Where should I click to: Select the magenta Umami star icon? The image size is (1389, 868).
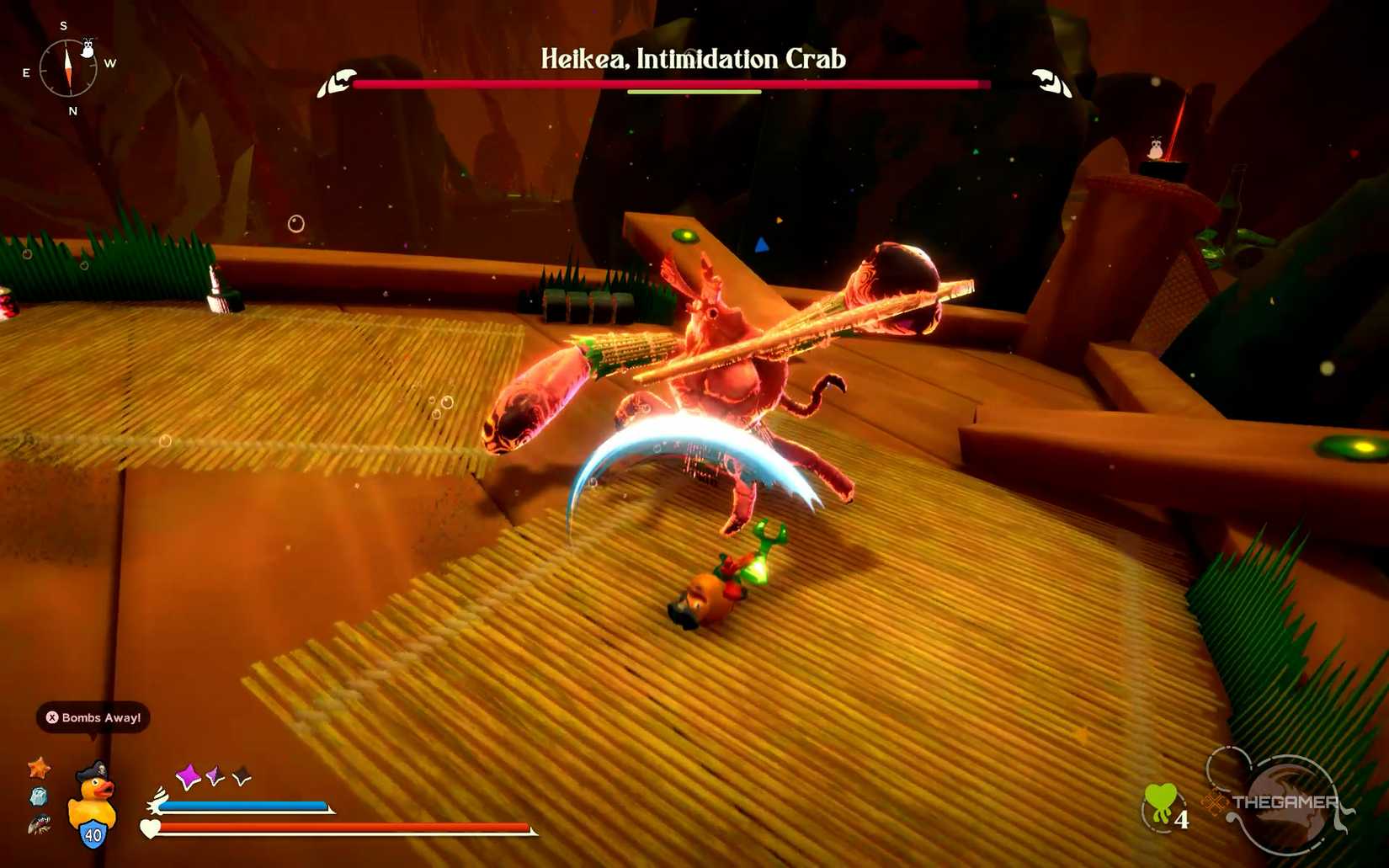(x=189, y=775)
